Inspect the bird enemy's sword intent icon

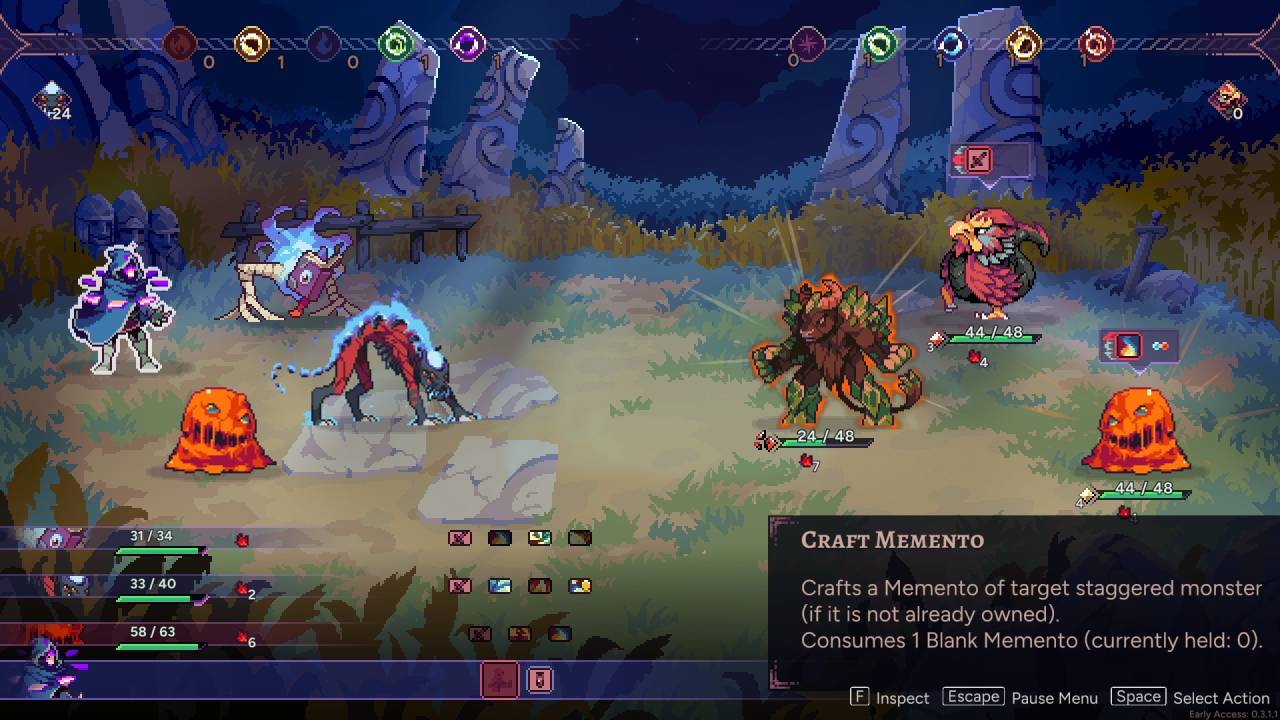pyautogui.click(x=978, y=160)
